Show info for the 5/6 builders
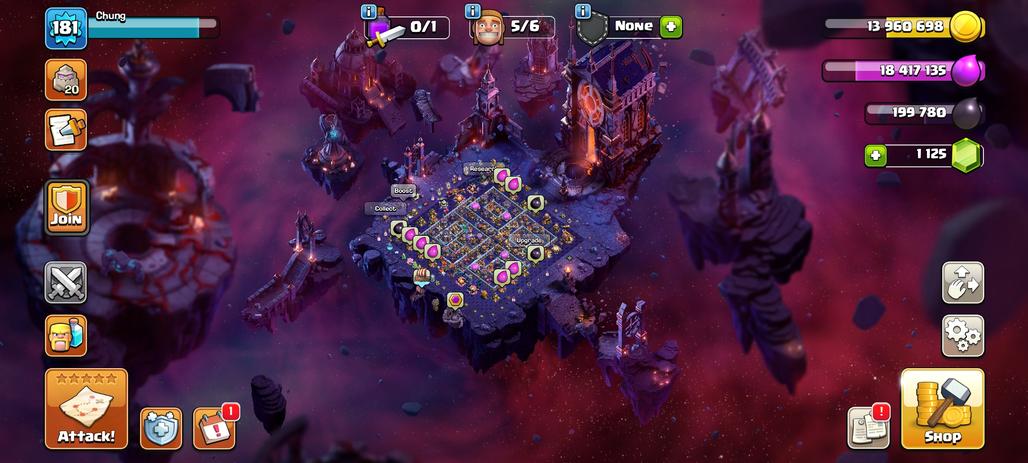1028x463 pixels. 474,11
